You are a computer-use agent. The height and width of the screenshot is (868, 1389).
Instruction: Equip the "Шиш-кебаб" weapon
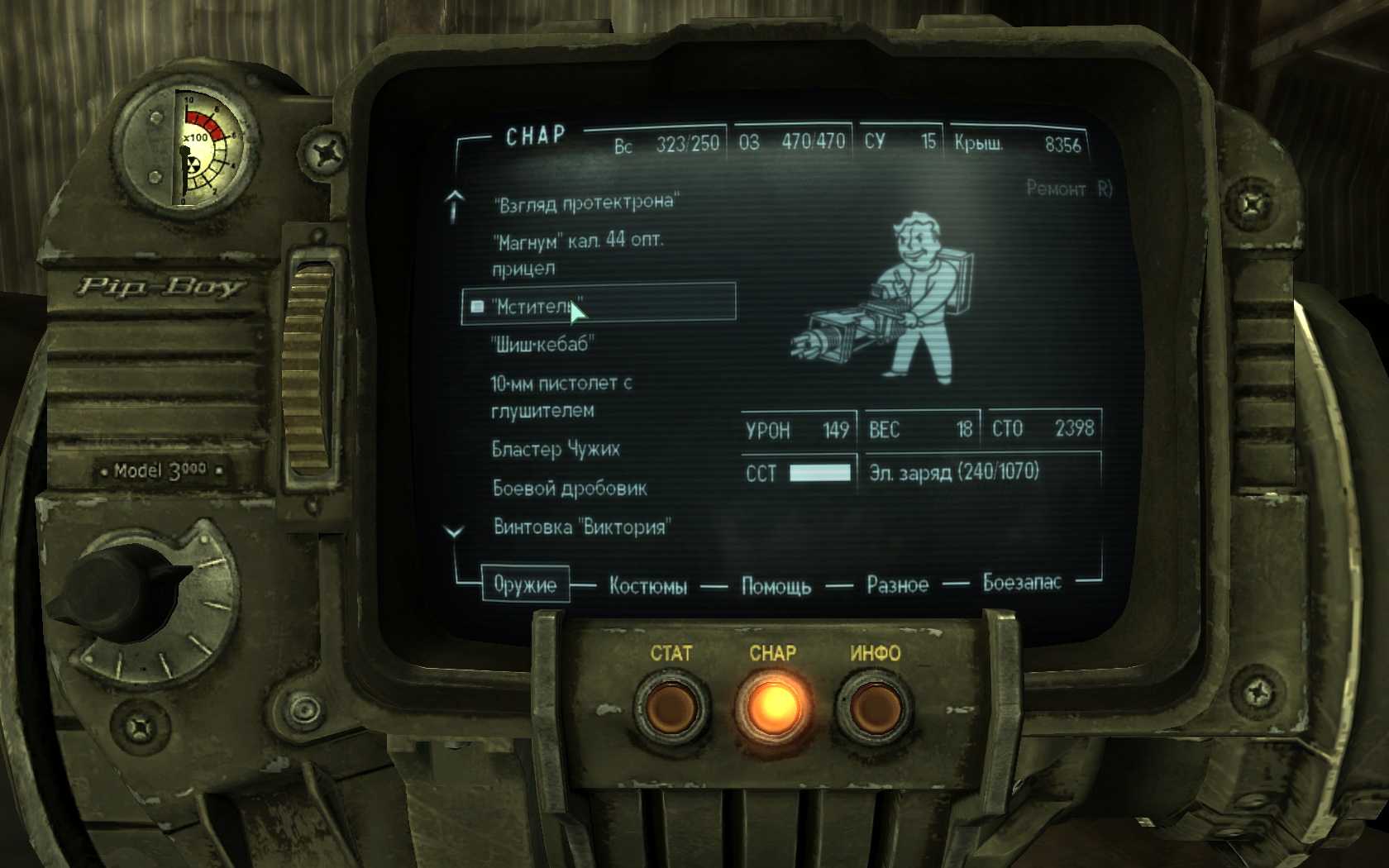(542, 344)
